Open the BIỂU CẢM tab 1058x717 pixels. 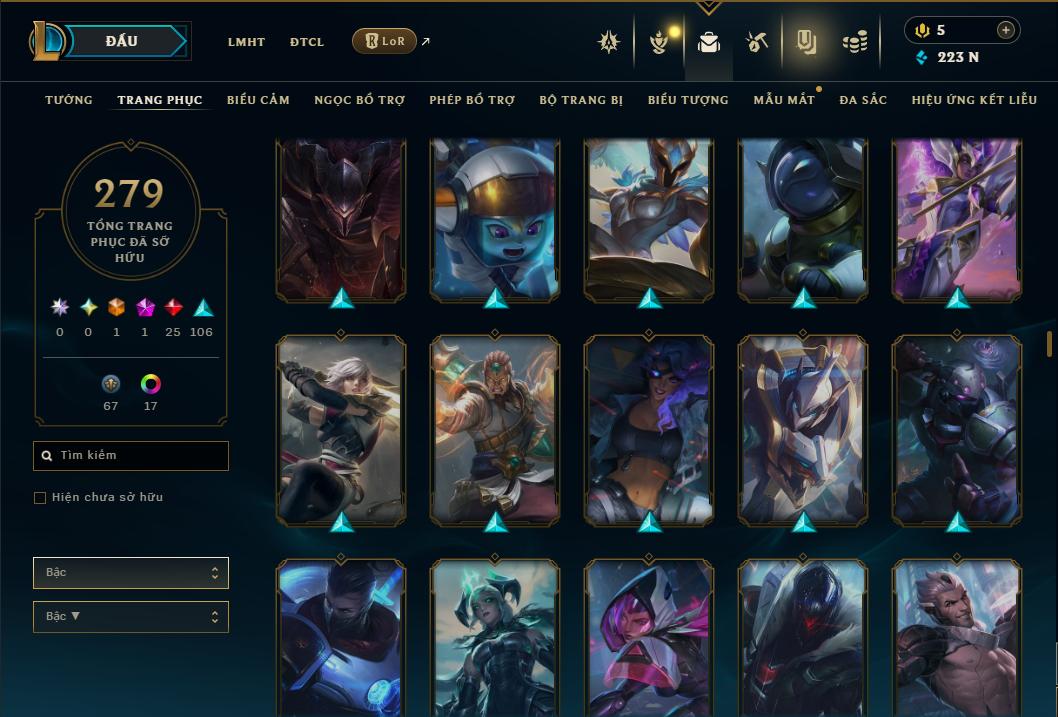pos(258,100)
